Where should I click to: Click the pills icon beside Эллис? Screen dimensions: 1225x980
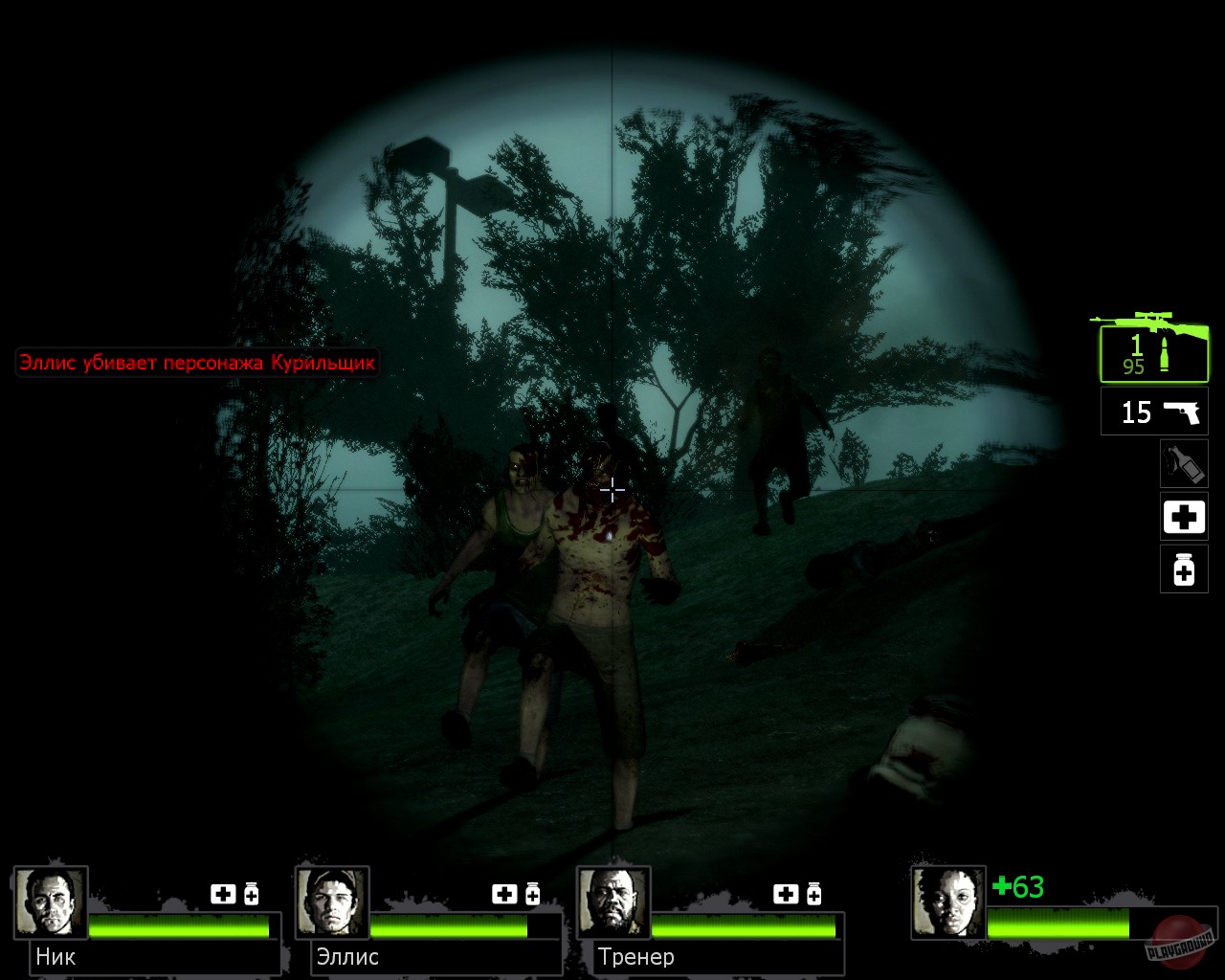(532, 895)
